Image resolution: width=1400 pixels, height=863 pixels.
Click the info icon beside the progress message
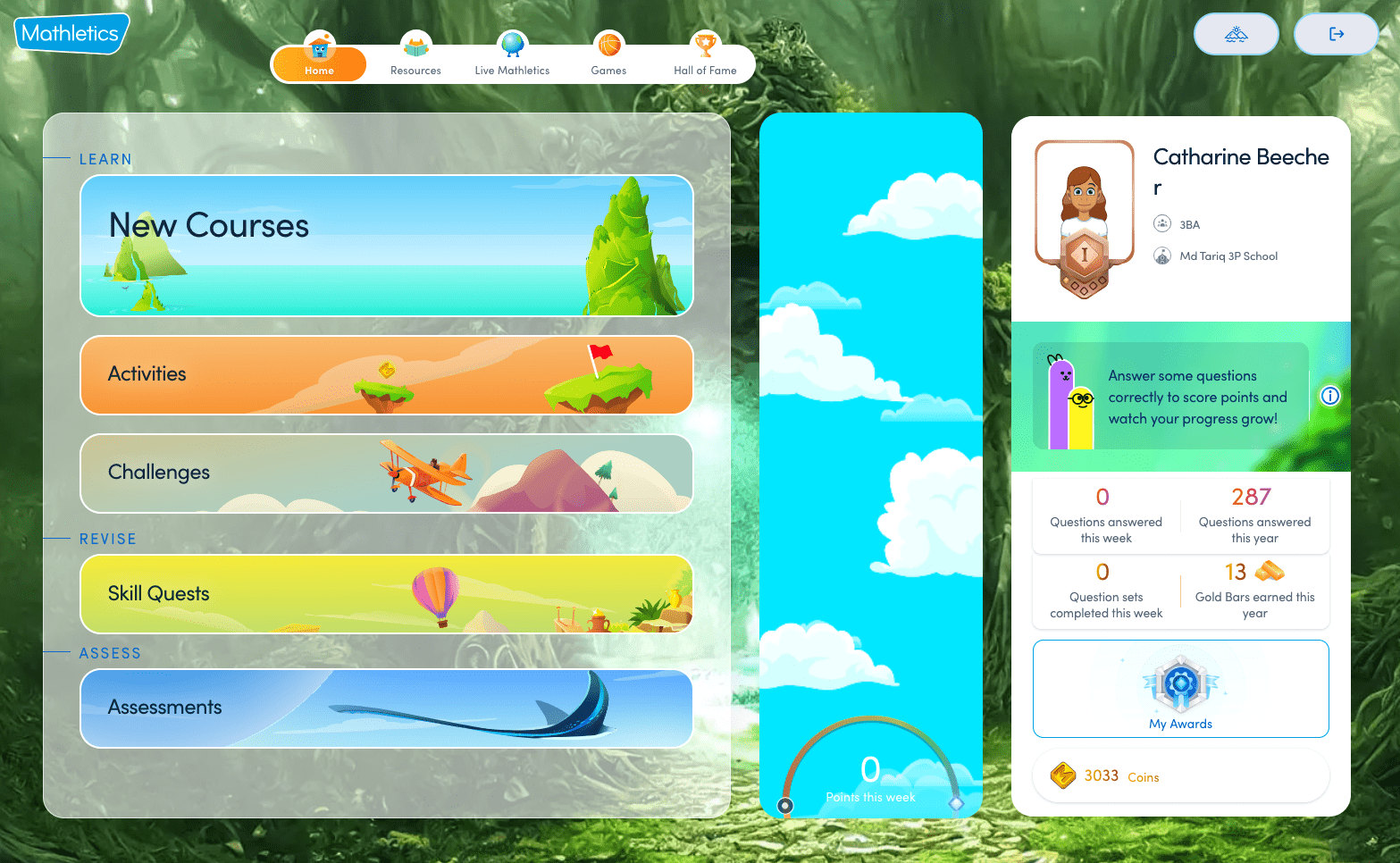click(x=1330, y=396)
